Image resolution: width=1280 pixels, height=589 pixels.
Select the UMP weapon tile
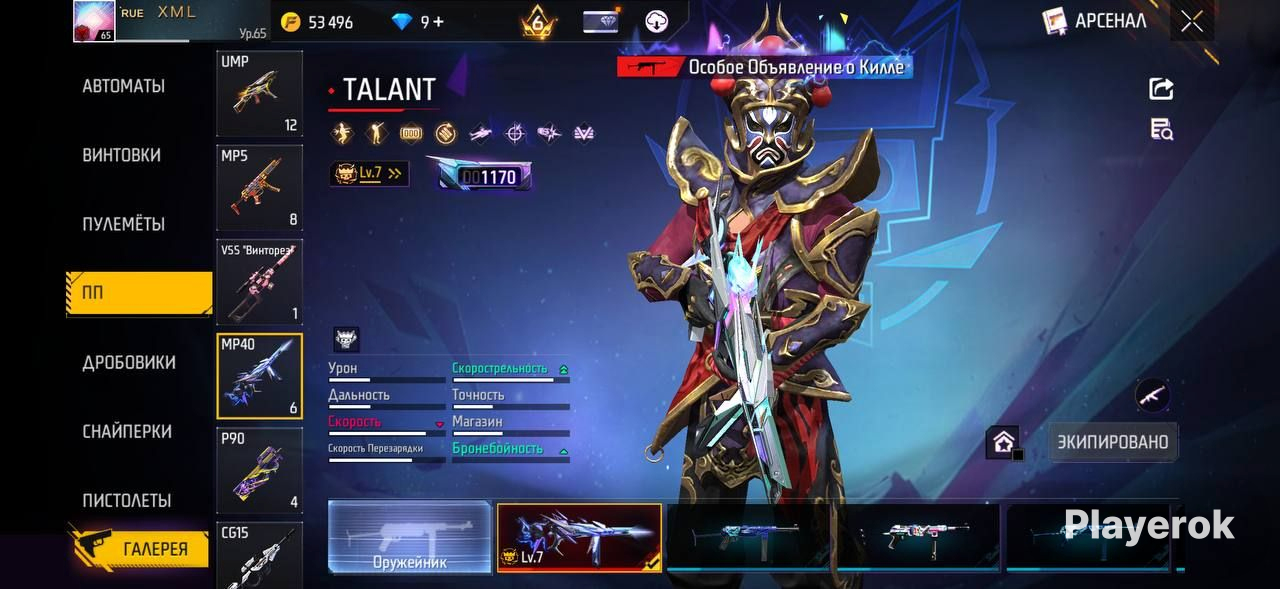point(259,94)
